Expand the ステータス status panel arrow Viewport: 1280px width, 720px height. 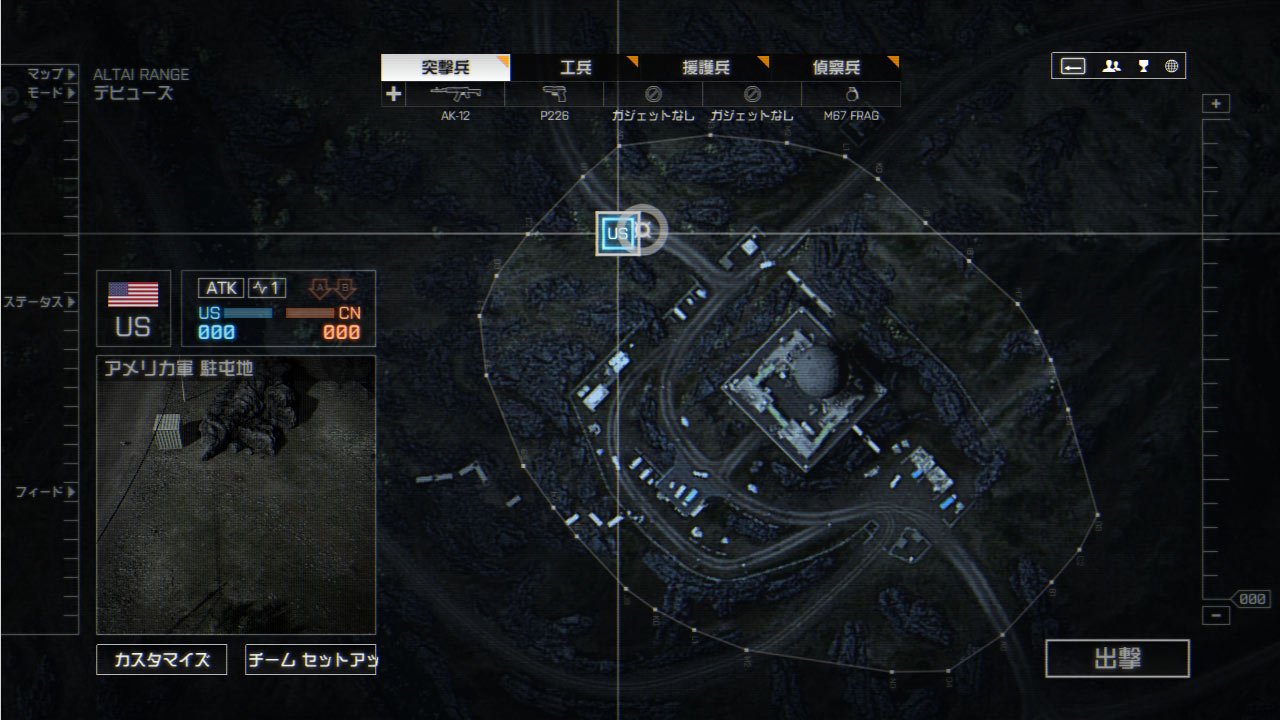[71, 302]
